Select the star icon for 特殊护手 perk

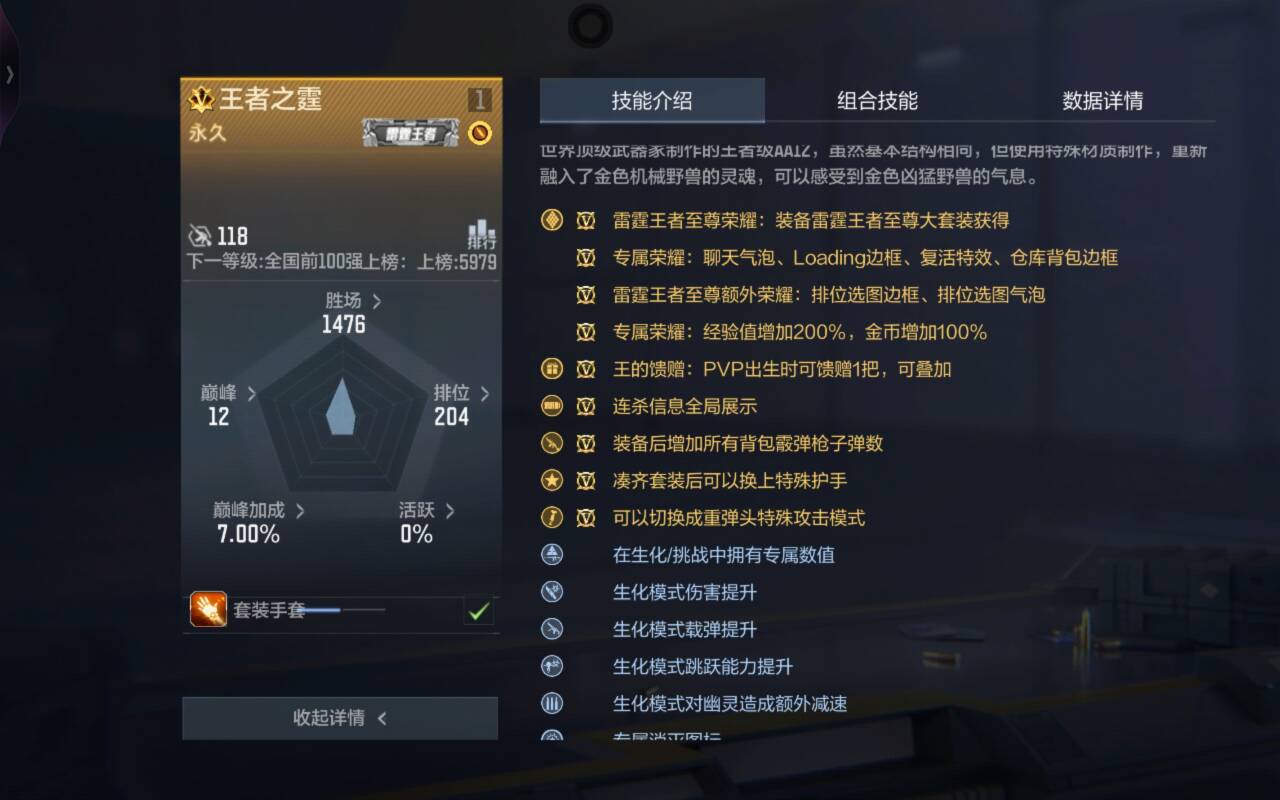[x=551, y=481]
